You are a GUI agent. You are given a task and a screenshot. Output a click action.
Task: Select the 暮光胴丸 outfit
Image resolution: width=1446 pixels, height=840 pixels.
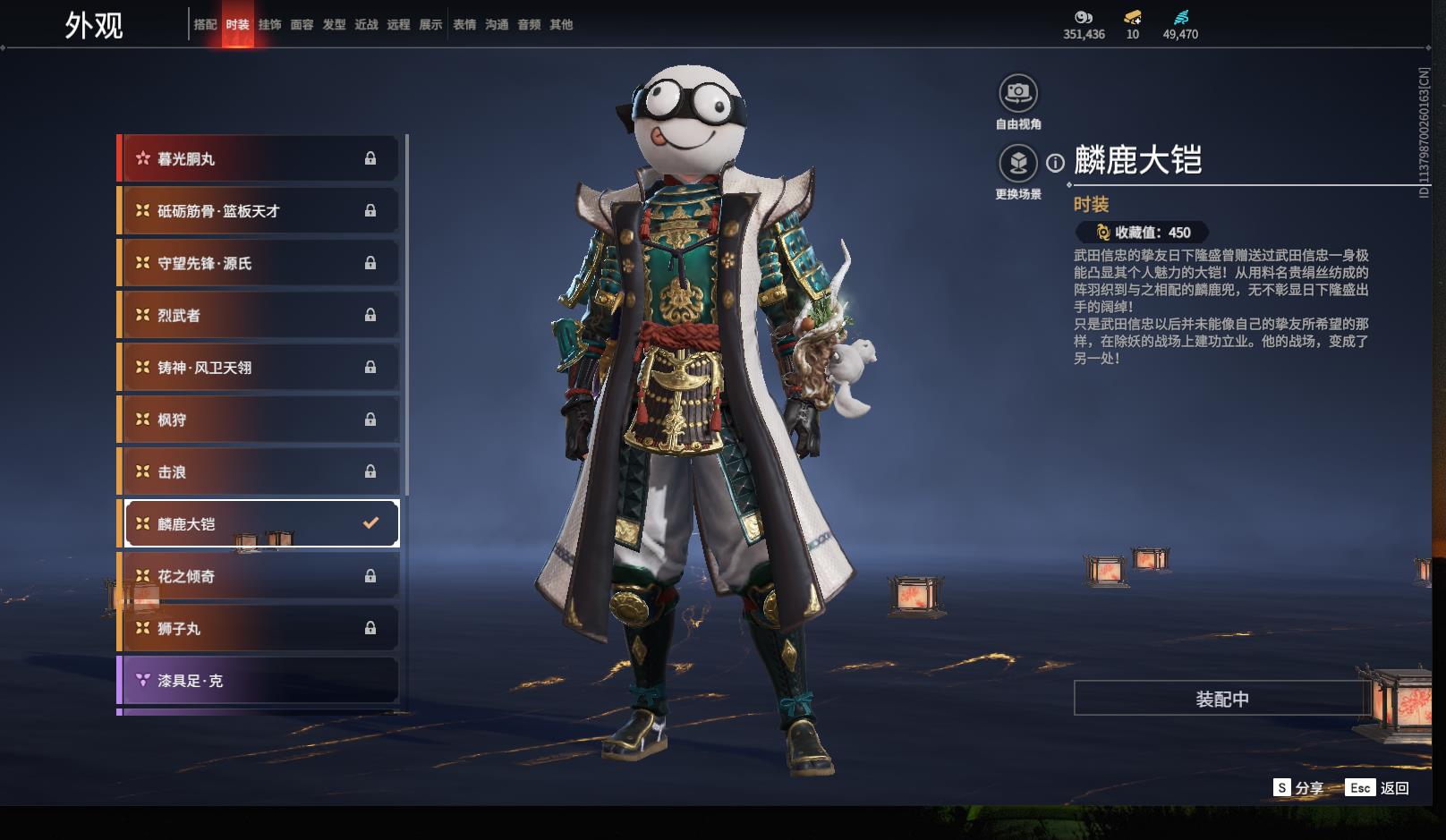tap(259, 159)
